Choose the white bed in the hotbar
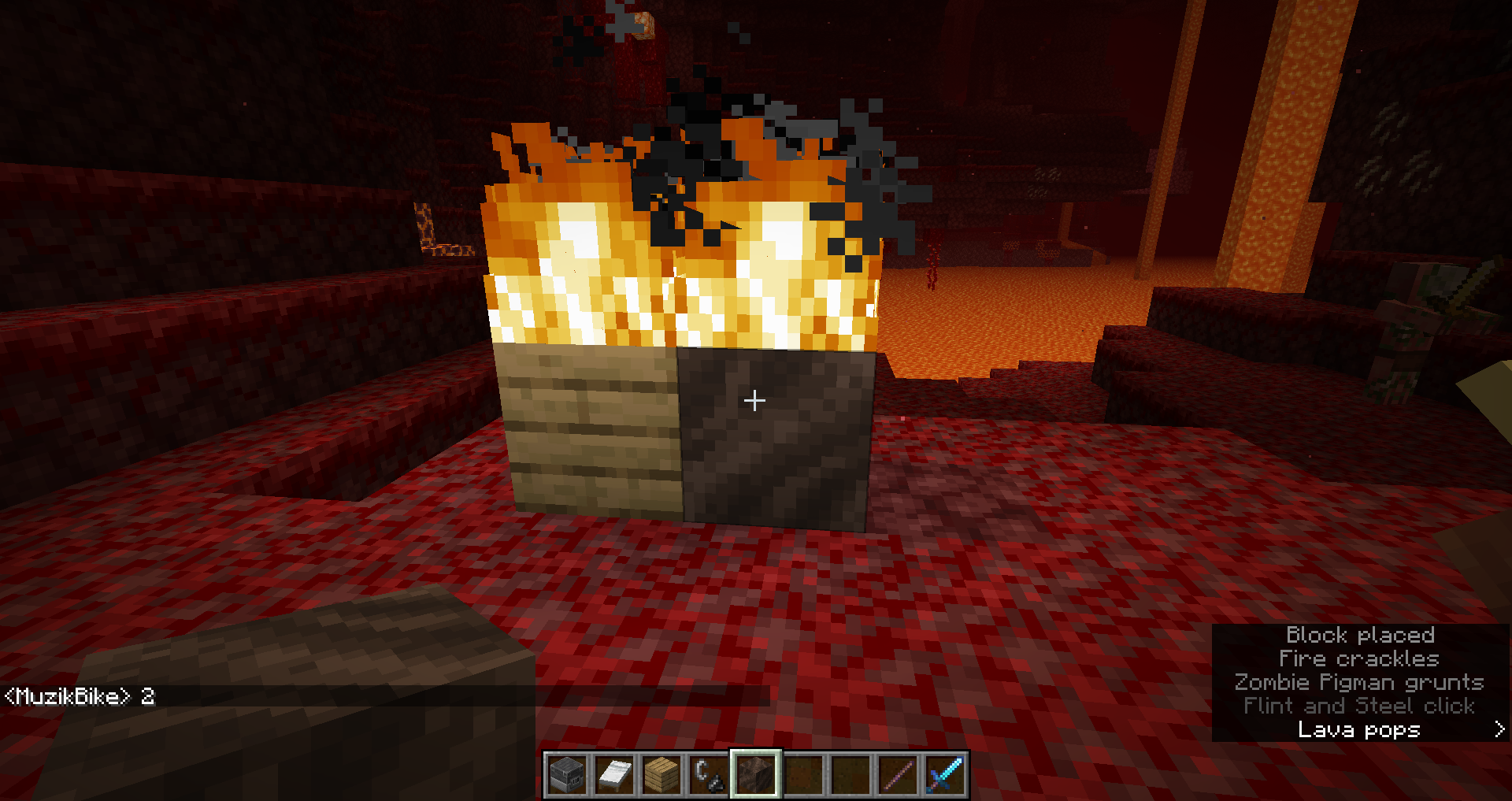Screen dimensions: 1512x801 [614, 774]
